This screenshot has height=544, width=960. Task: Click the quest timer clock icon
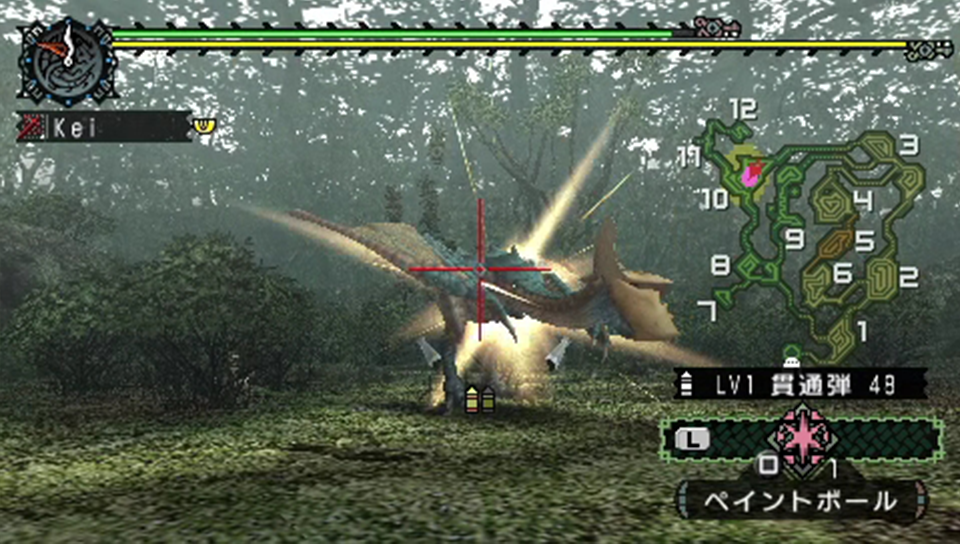[x=66, y=60]
